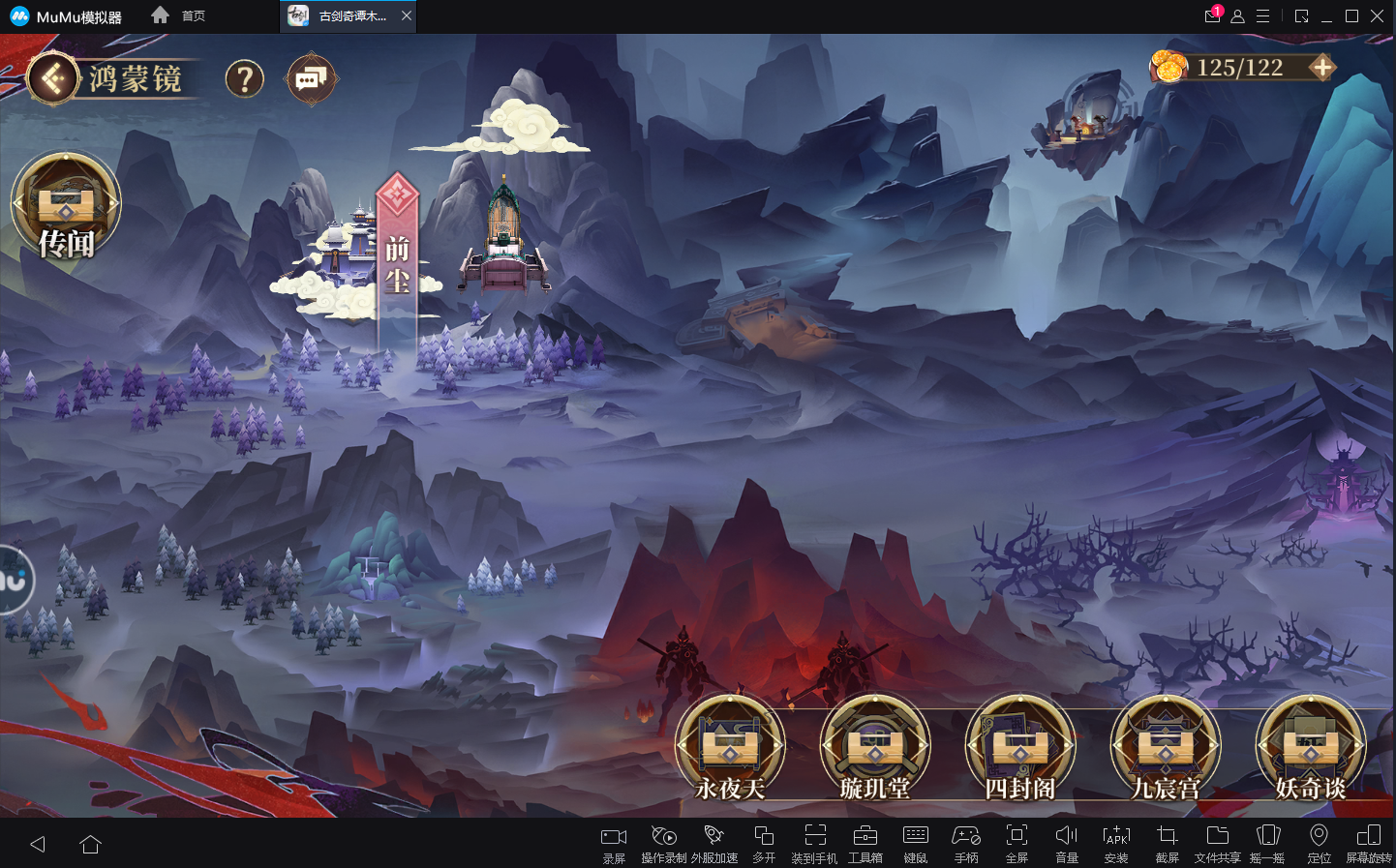The height and width of the screenshot is (868, 1396).
Task: Open the 传闻 medallion
Action: tap(66, 206)
